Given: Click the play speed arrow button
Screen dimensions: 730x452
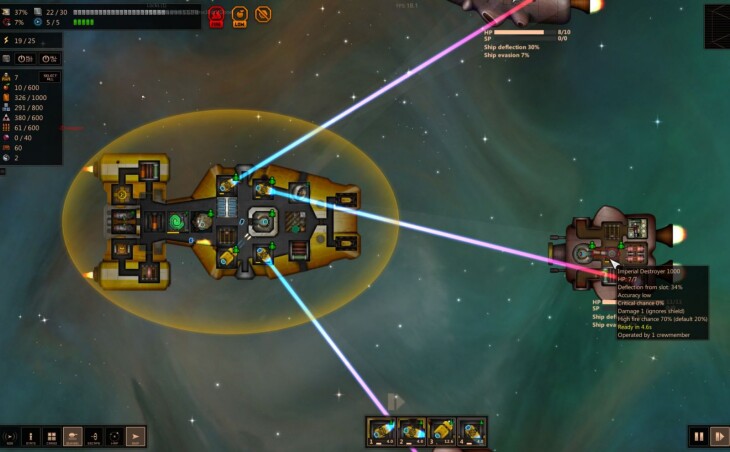Looking at the screenshot, I should click(x=719, y=436).
